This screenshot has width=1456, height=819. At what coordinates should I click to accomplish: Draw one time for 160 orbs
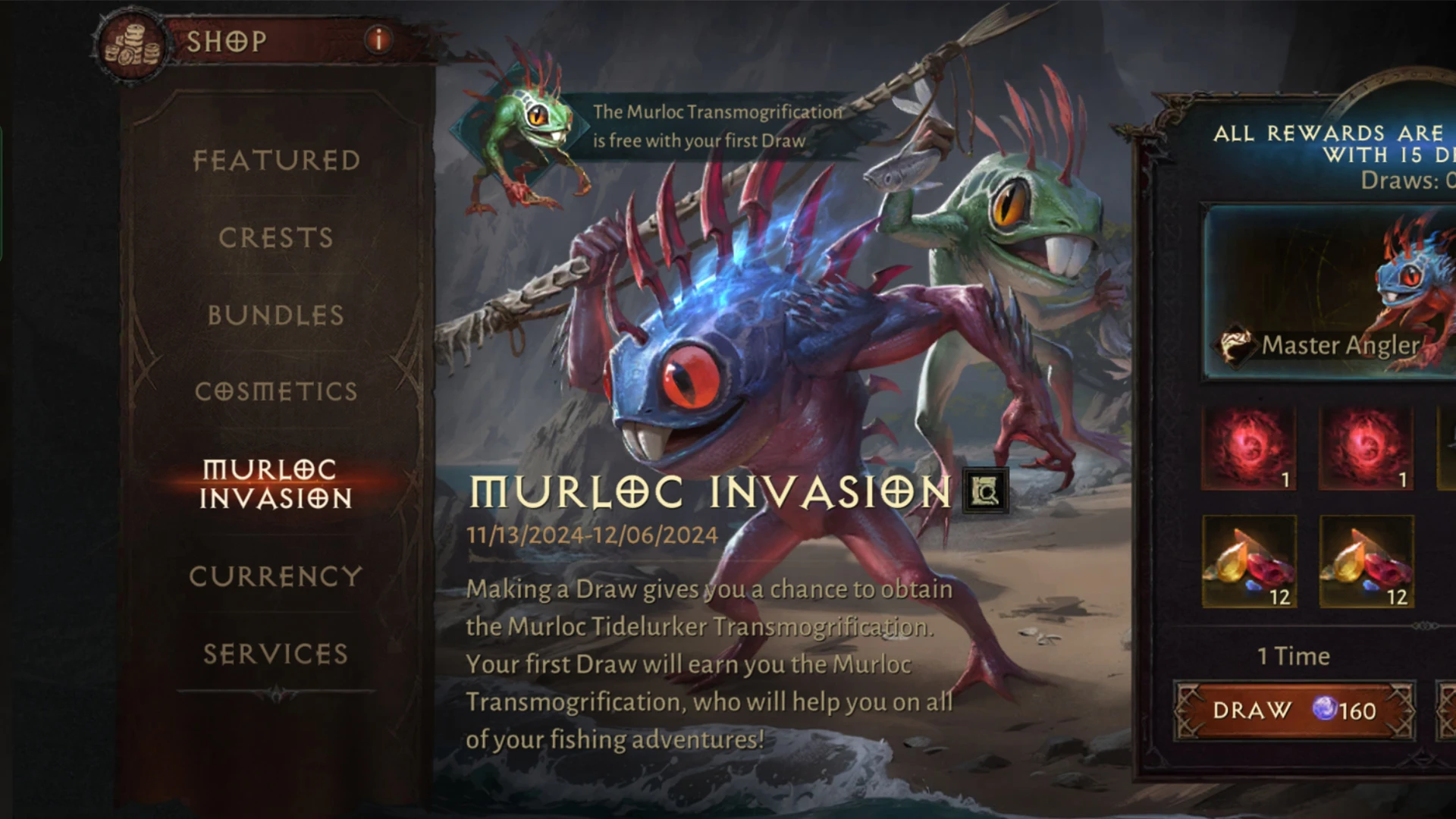[x=1294, y=711]
